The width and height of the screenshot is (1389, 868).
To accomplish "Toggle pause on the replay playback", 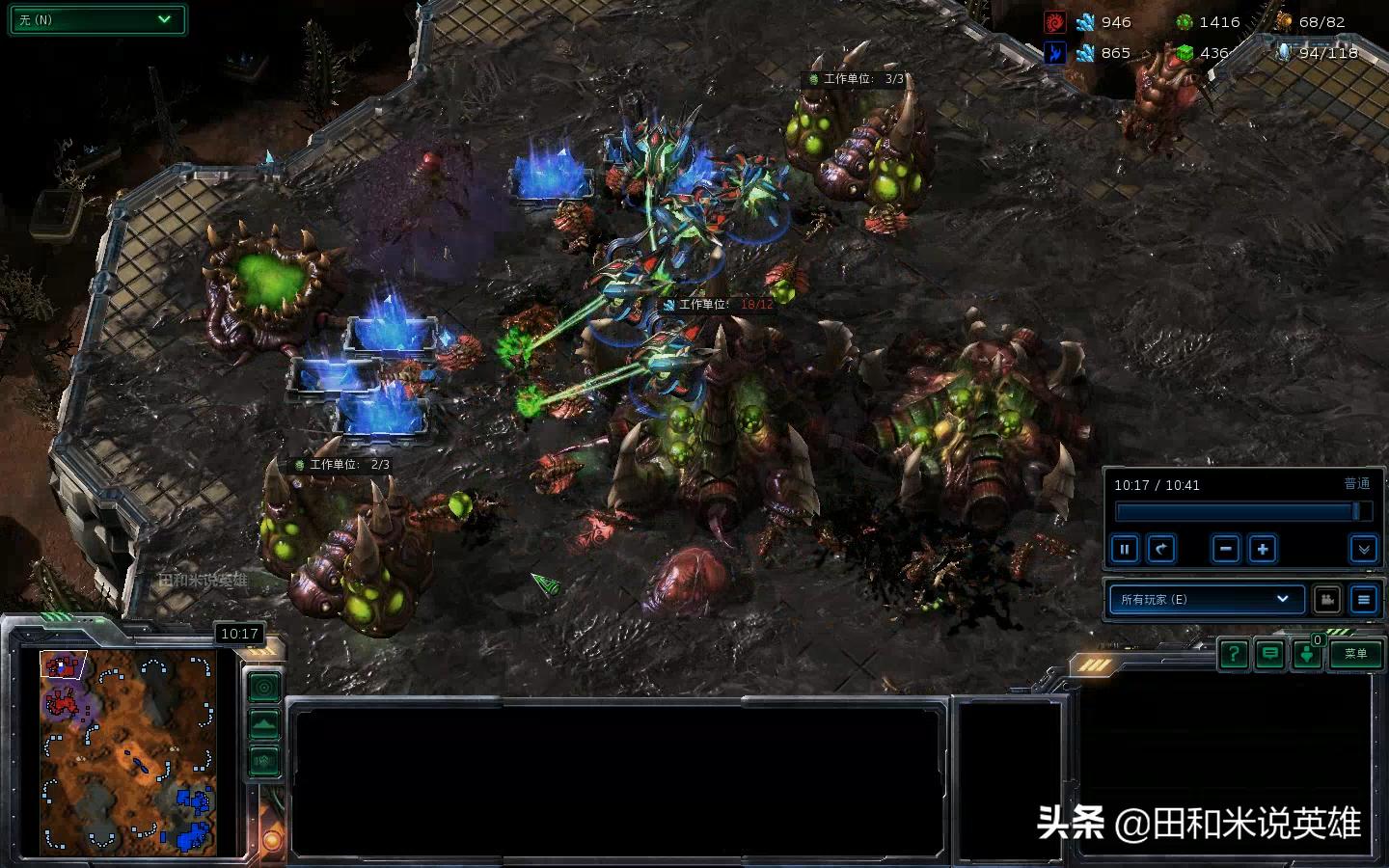I will tap(1125, 549).
